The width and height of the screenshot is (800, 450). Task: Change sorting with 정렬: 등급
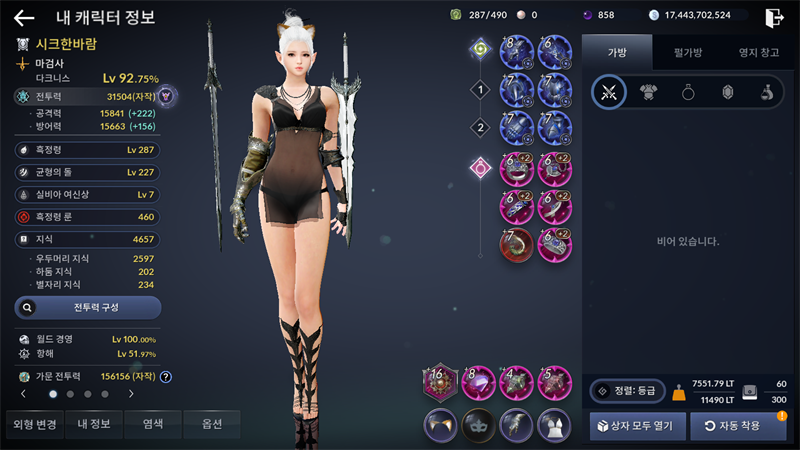point(627,391)
